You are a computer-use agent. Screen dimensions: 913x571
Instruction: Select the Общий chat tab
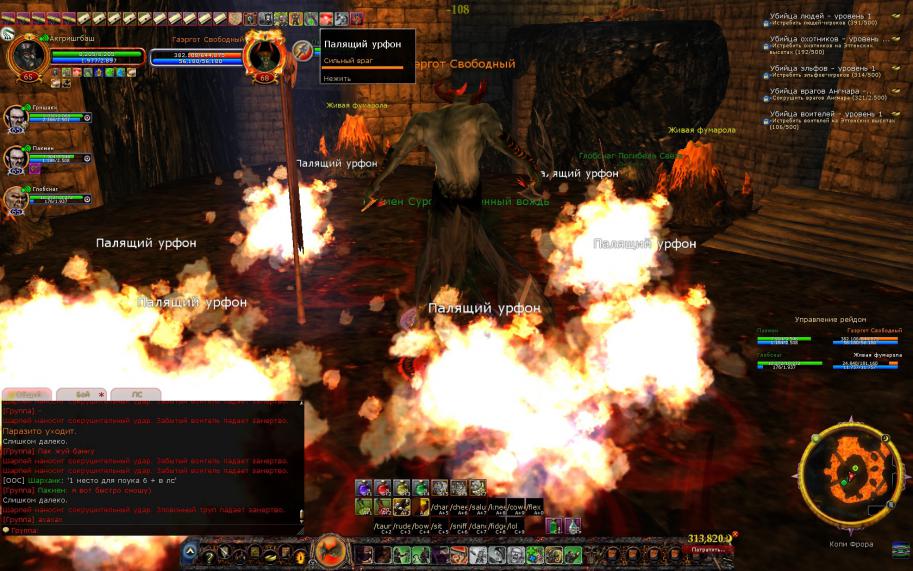[26, 394]
